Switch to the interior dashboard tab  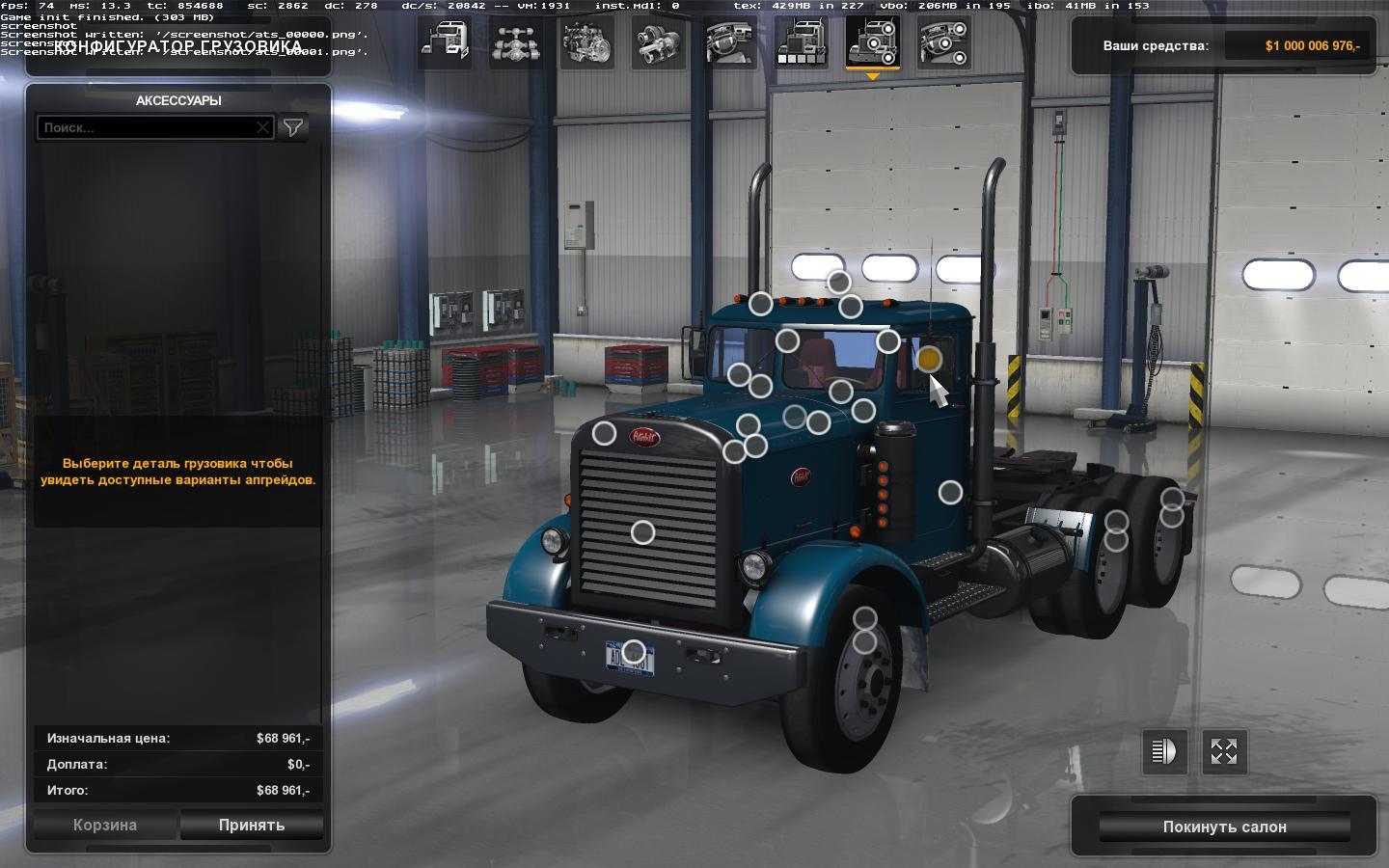[x=731, y=42]
